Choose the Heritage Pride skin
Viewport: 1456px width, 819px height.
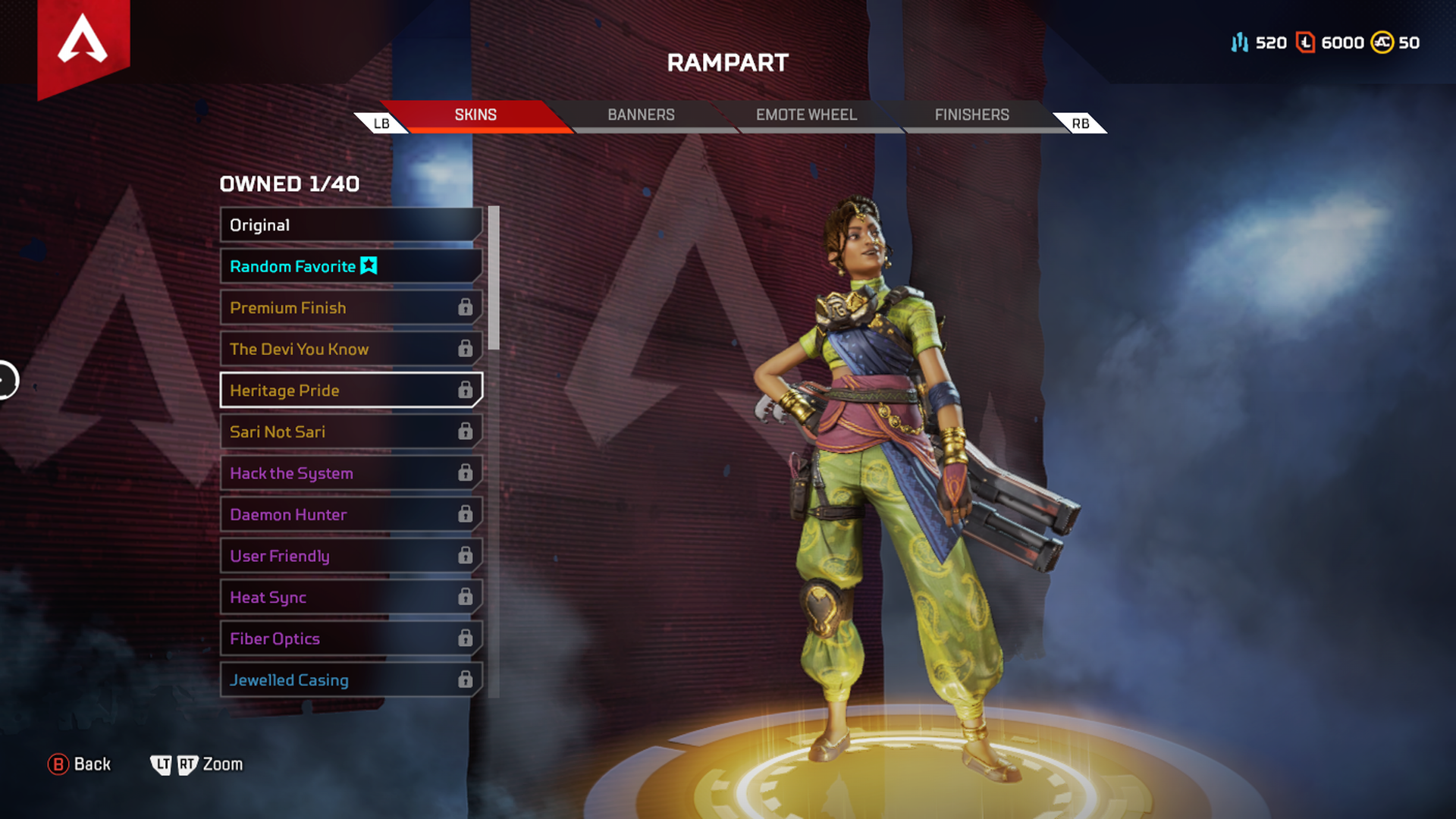[350, 391]
